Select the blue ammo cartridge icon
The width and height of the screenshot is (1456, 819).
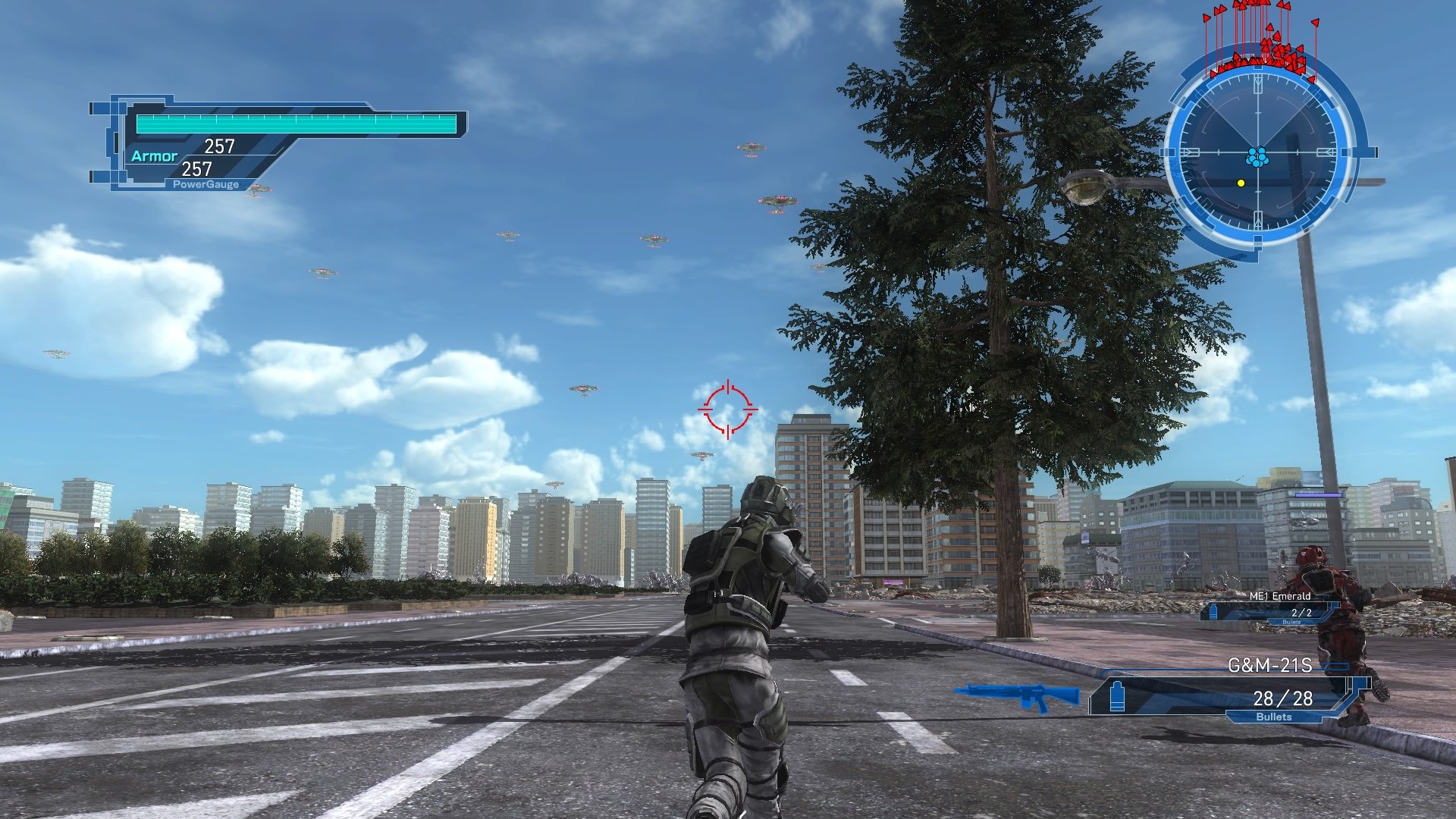(1116, 698)
